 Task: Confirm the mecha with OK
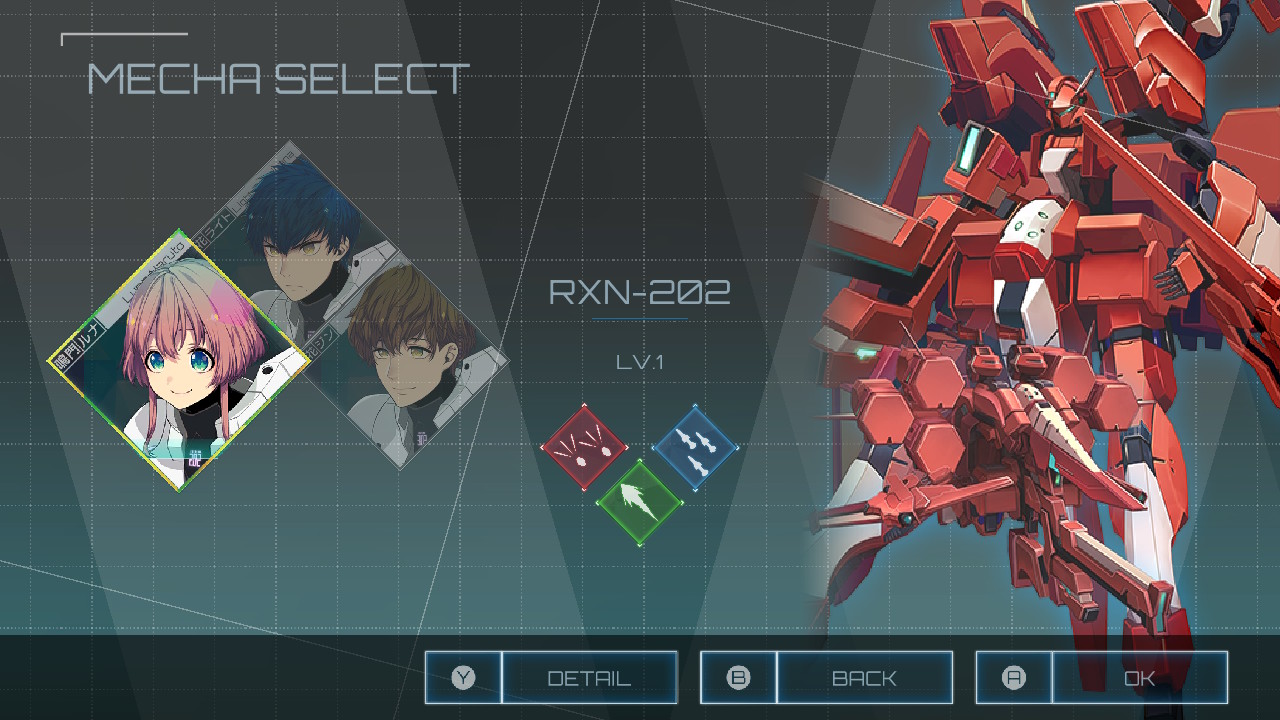tap(1102, 678)
